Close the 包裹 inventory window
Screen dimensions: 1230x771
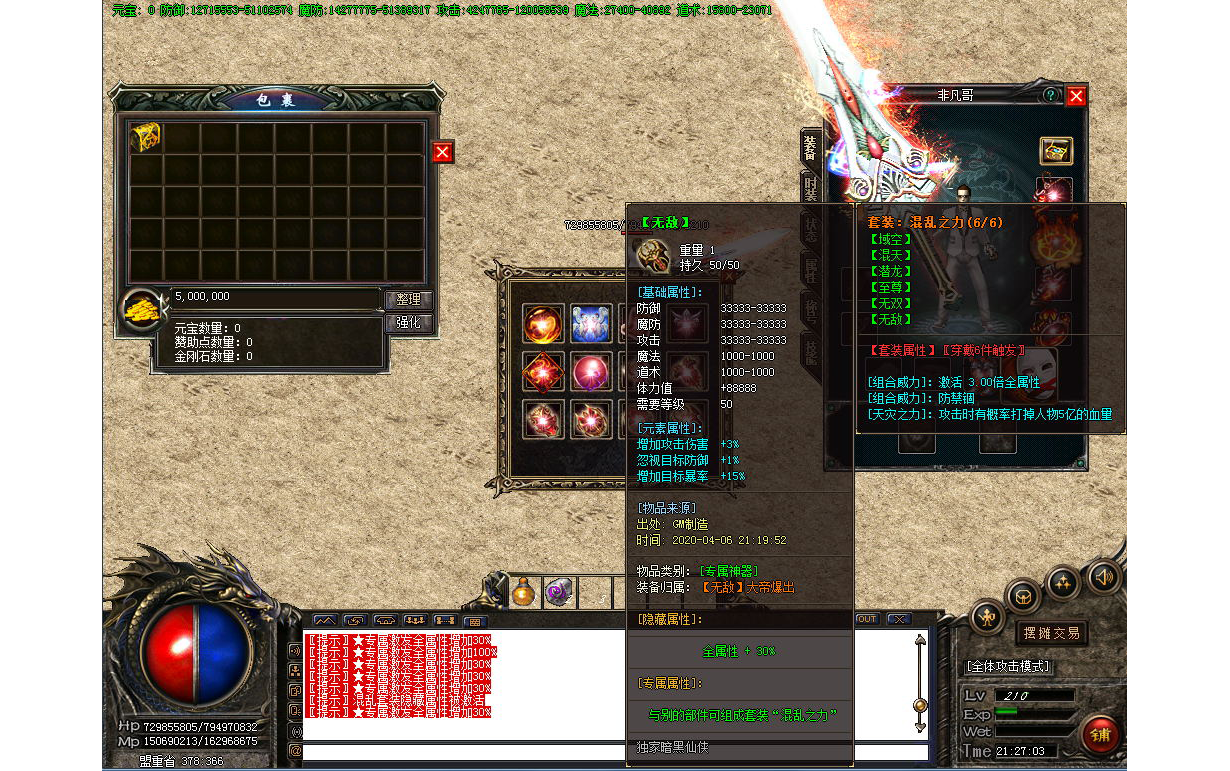(442, 152)
